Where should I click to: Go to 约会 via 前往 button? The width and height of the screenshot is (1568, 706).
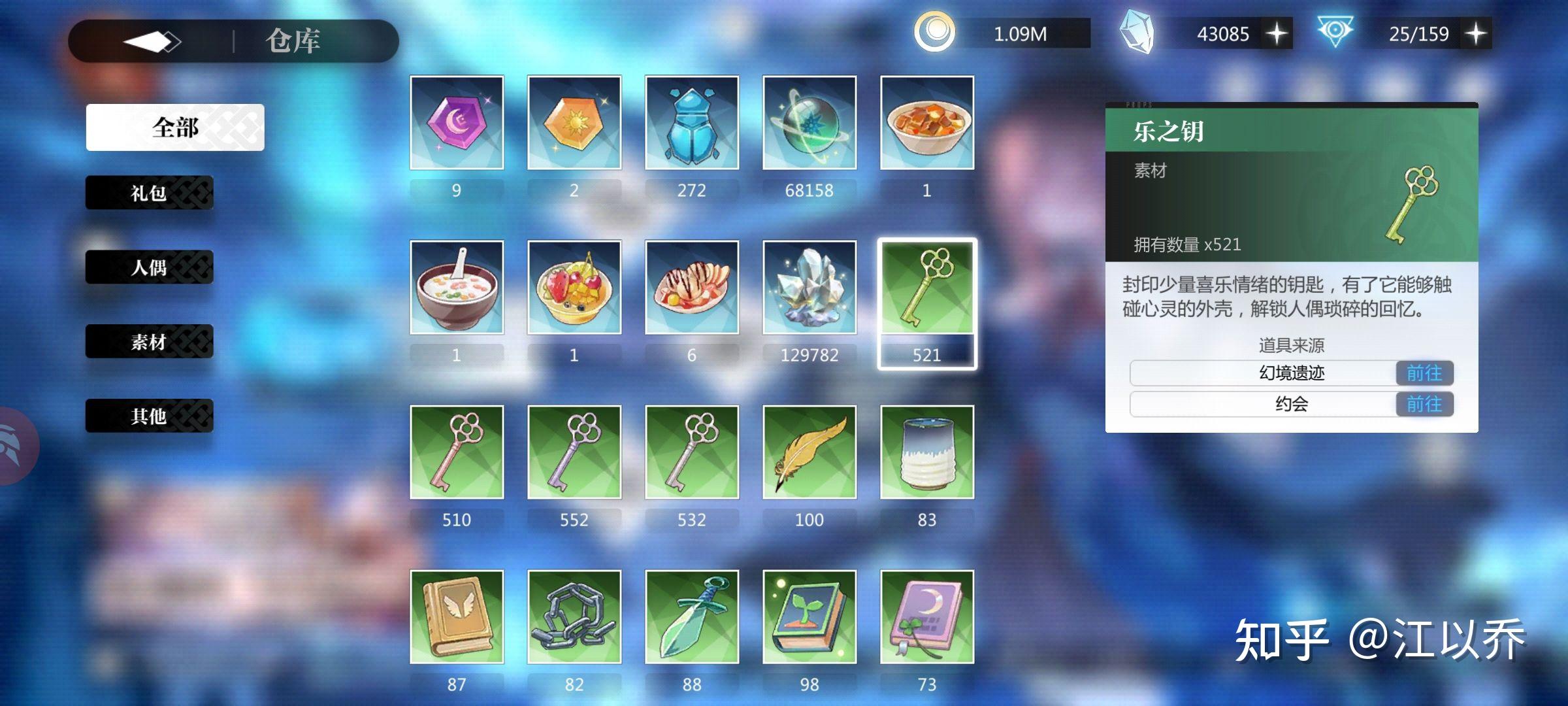point(1424,404)
